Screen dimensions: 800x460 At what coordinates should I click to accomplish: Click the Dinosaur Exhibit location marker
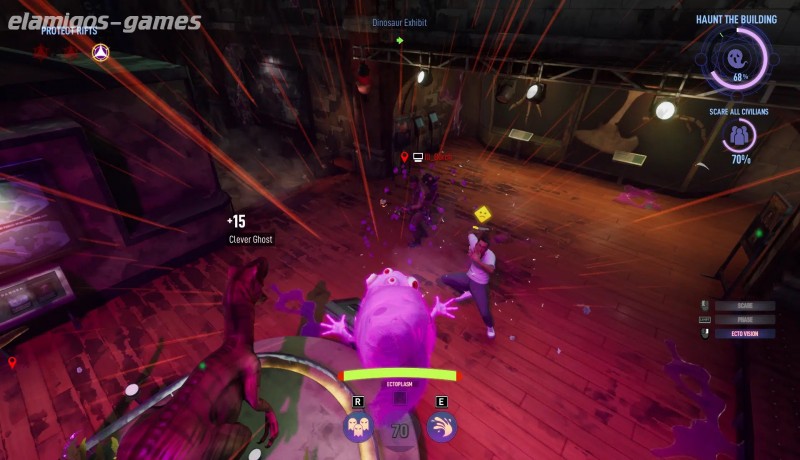[400, 40]
